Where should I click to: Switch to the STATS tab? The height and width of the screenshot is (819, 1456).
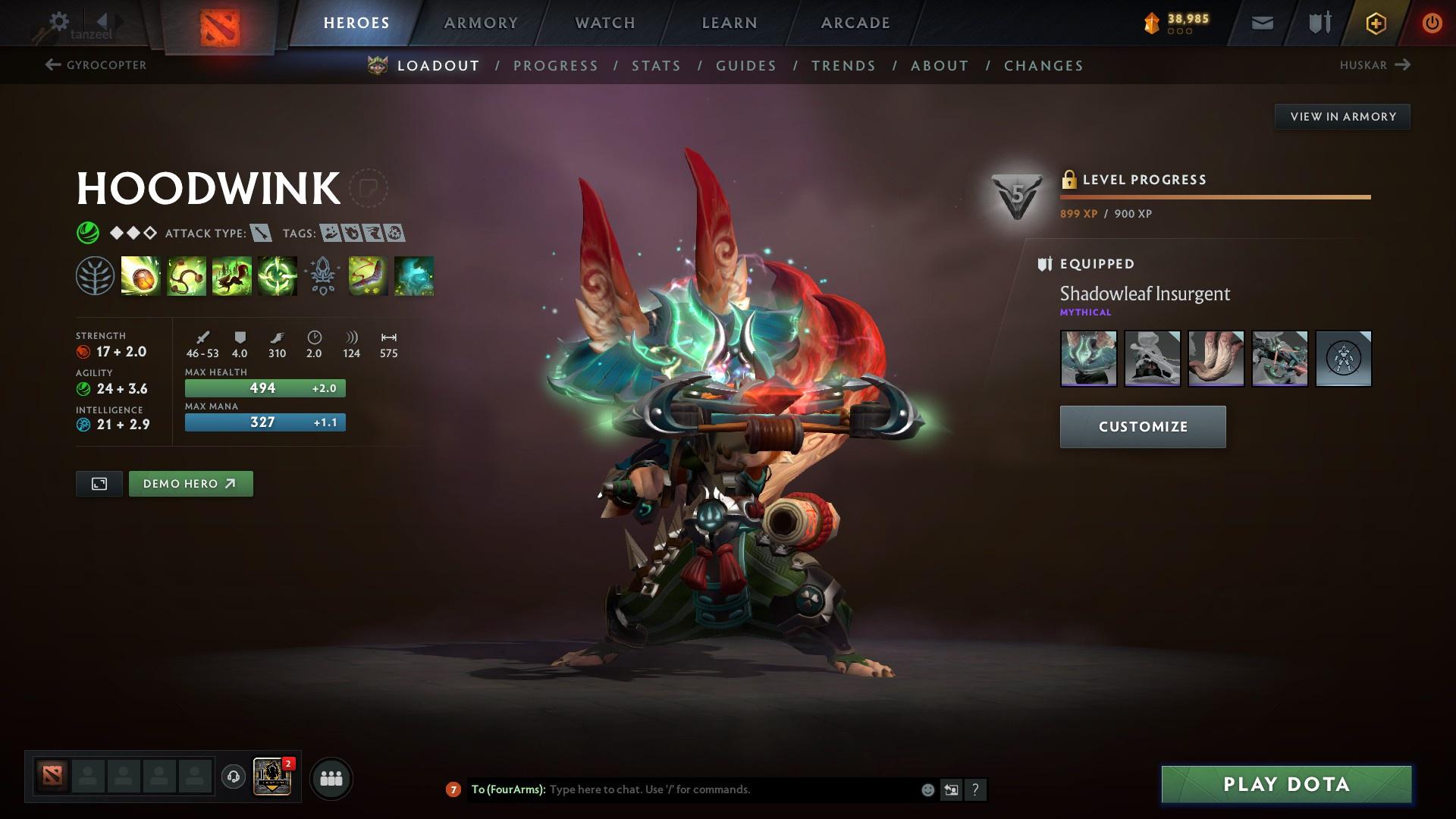point(656,66)
